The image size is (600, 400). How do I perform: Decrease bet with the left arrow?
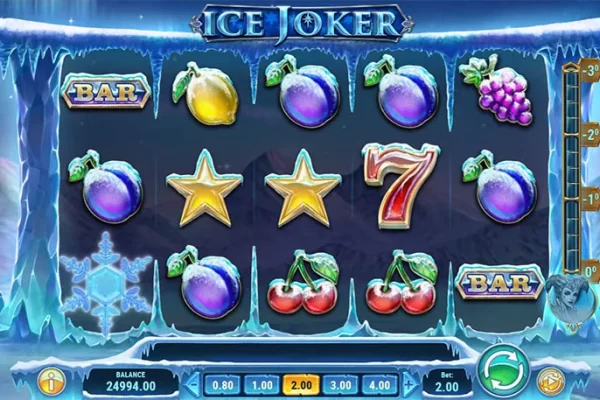(x=193, y=383)
